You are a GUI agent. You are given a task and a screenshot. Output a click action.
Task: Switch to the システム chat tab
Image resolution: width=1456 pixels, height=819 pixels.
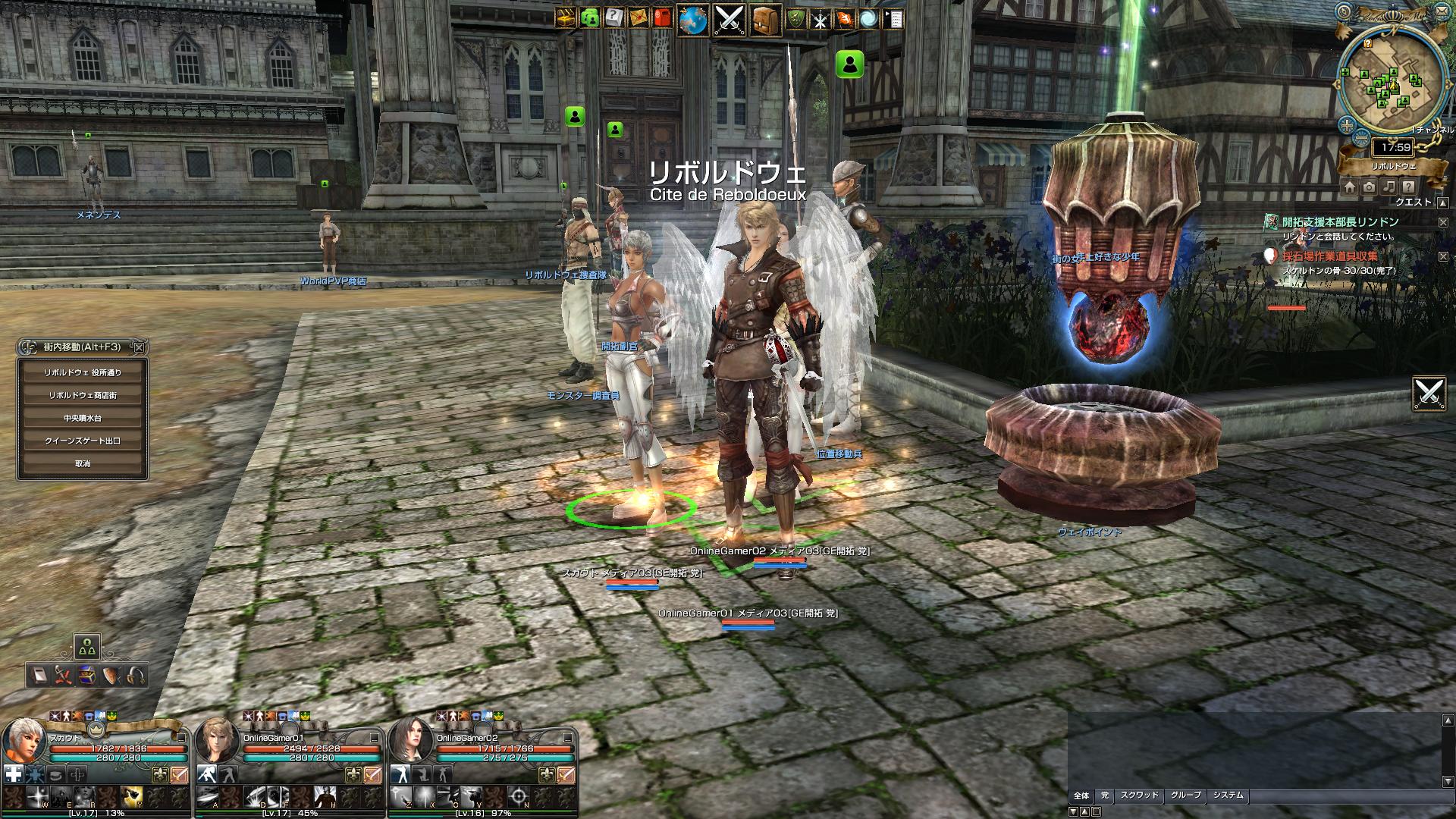coord(1228,795)
